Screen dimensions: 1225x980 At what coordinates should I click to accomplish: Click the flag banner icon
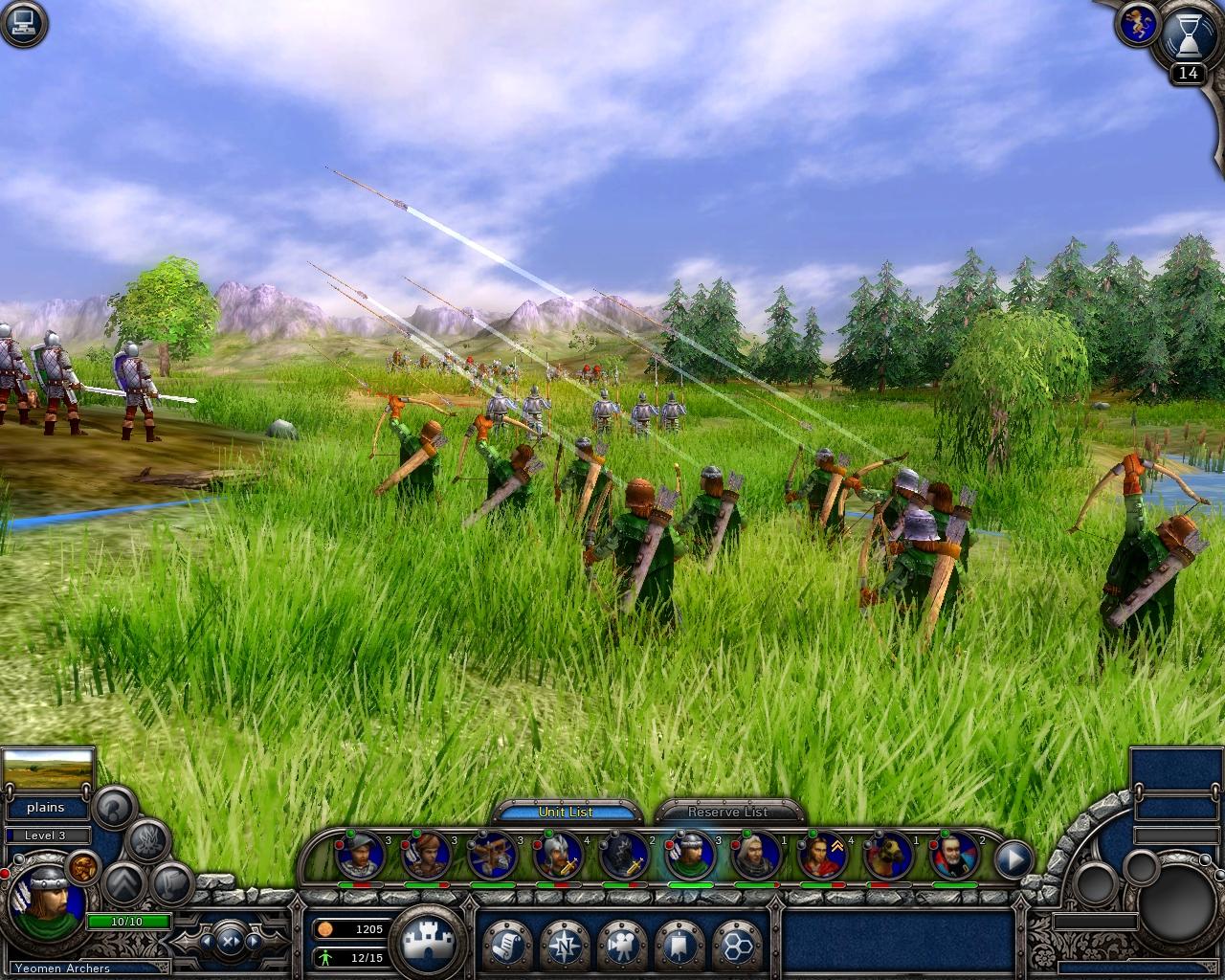click(x=679, y=945)
